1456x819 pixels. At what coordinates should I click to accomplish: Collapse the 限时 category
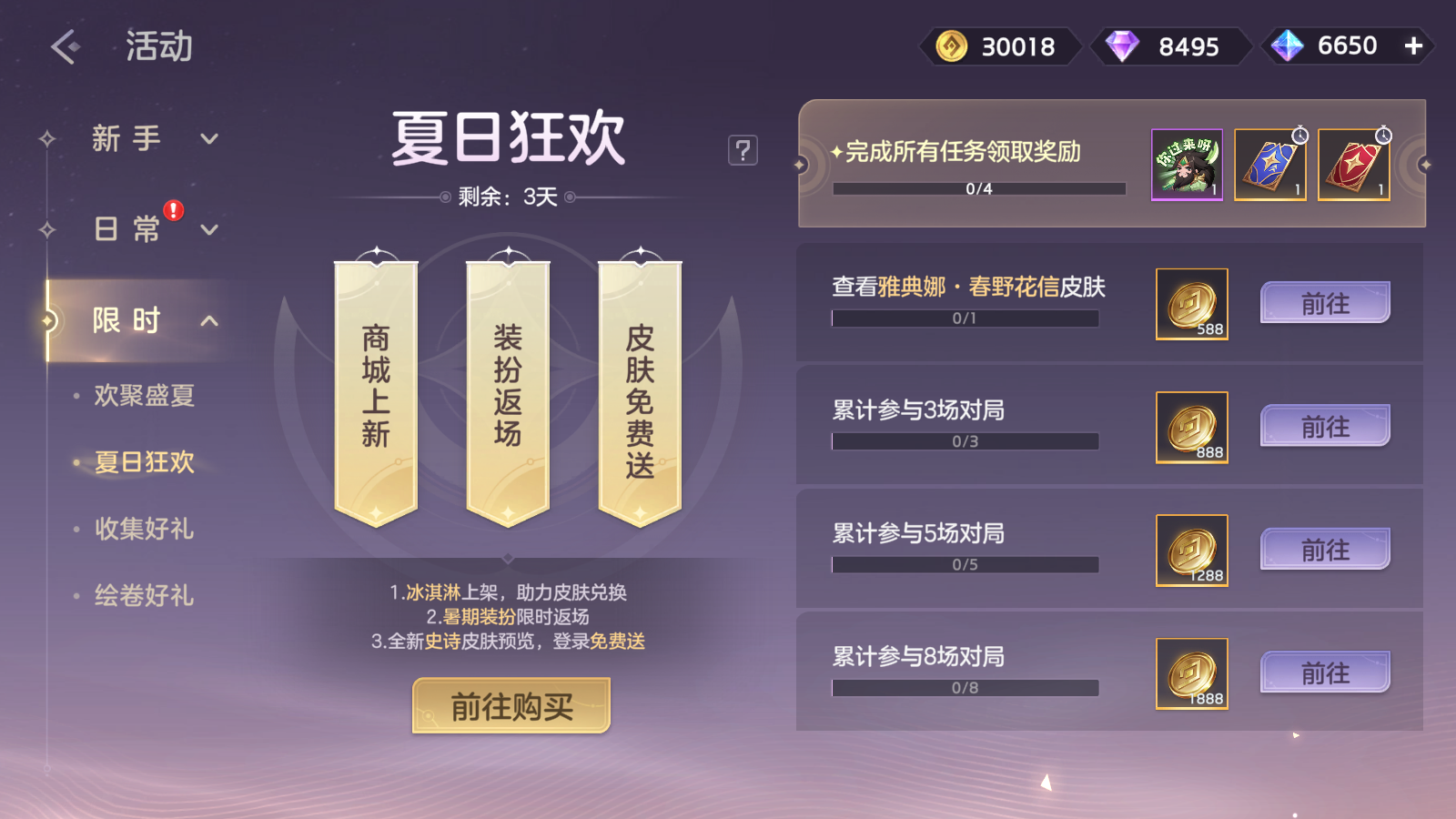pyautogui.click(x=209, y=320)
